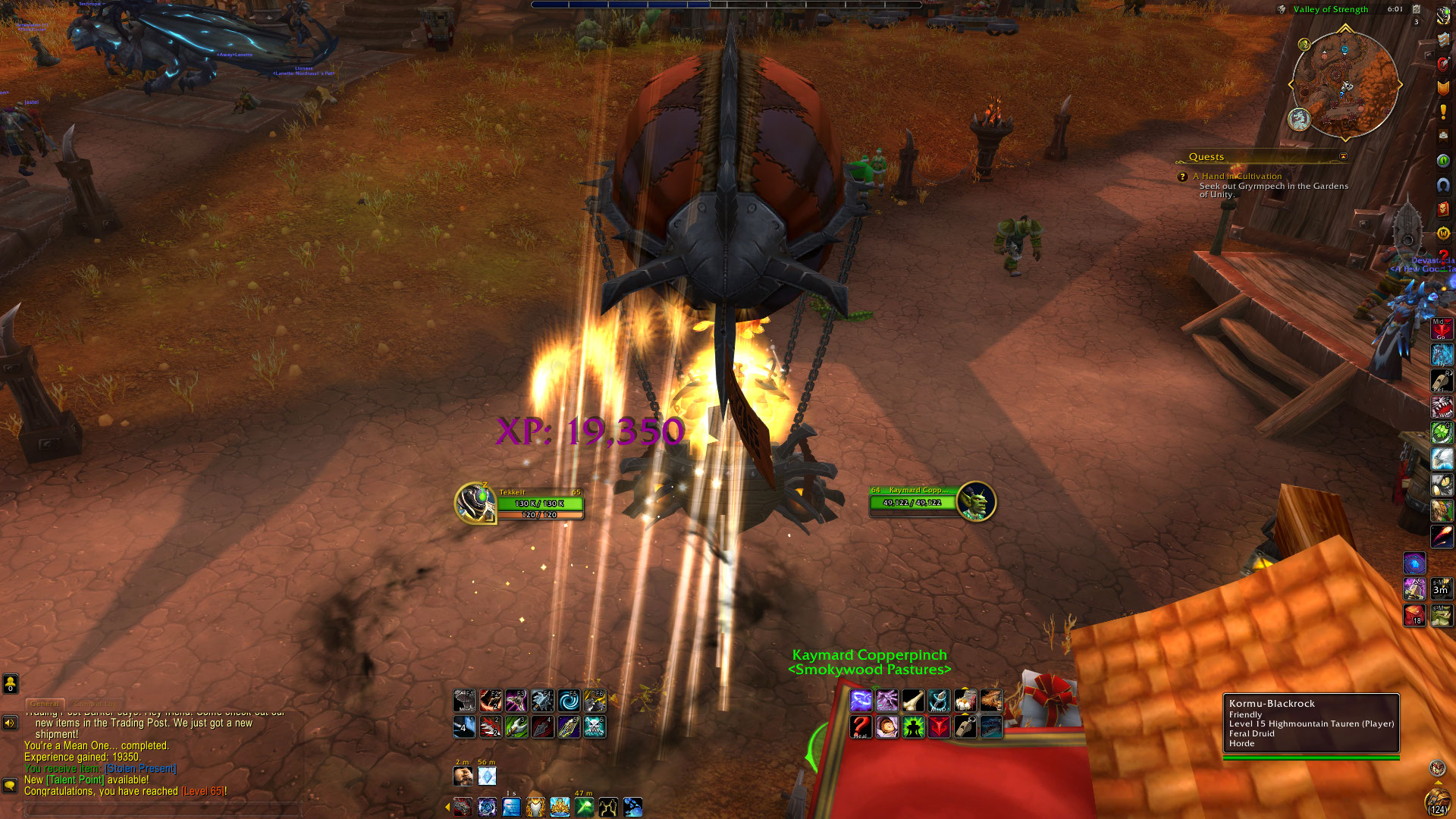Toggle the chat voice speaker button

pos(10,723)
